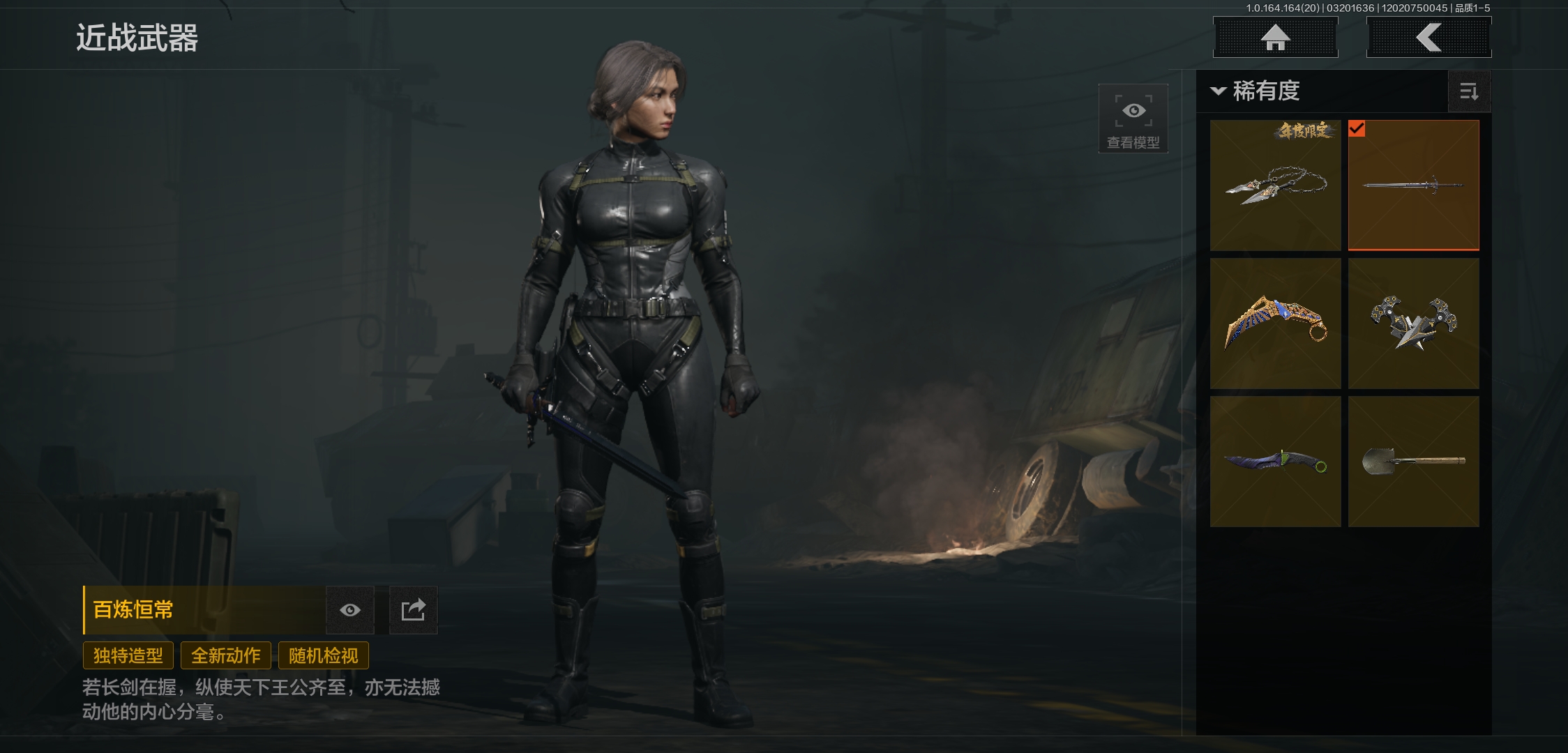
Task: Preview 百炼恒常 with the eye icon
Action: [350, 610]
